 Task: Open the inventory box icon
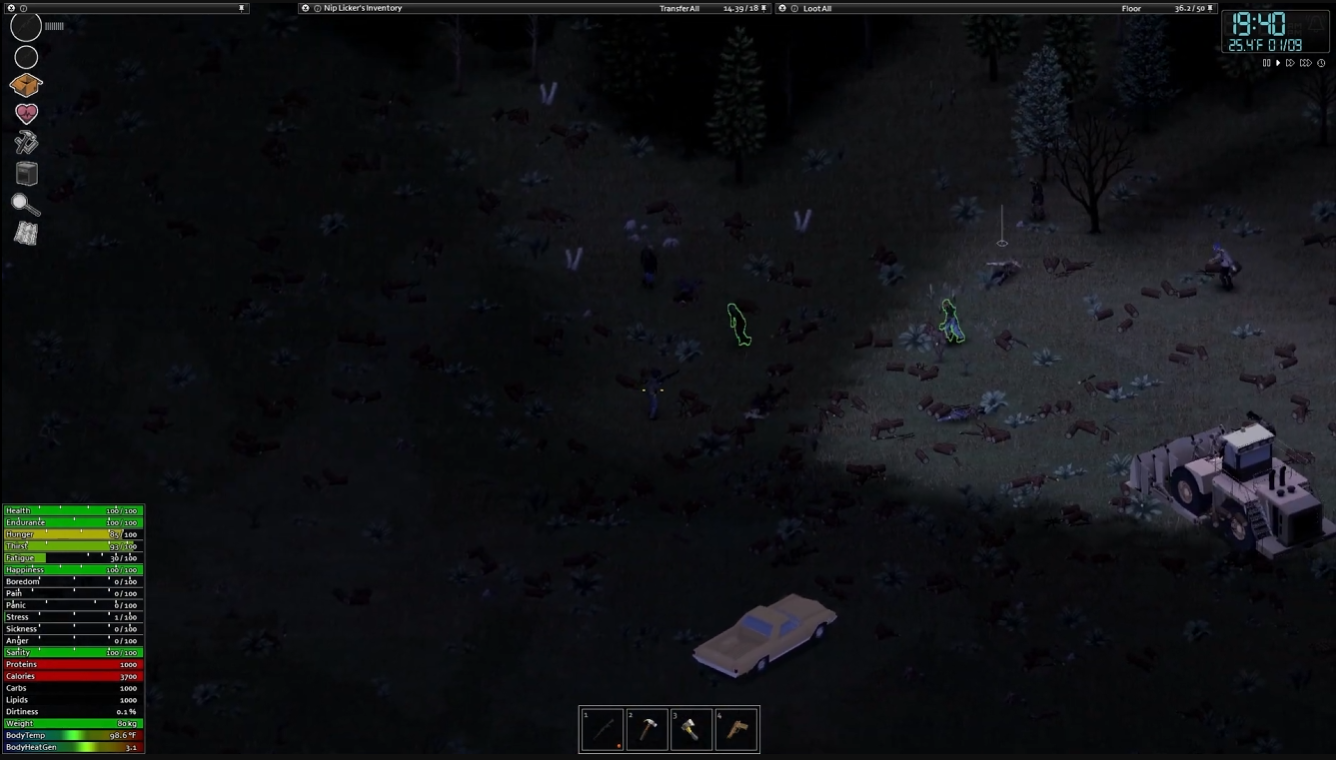click(25, 85)
